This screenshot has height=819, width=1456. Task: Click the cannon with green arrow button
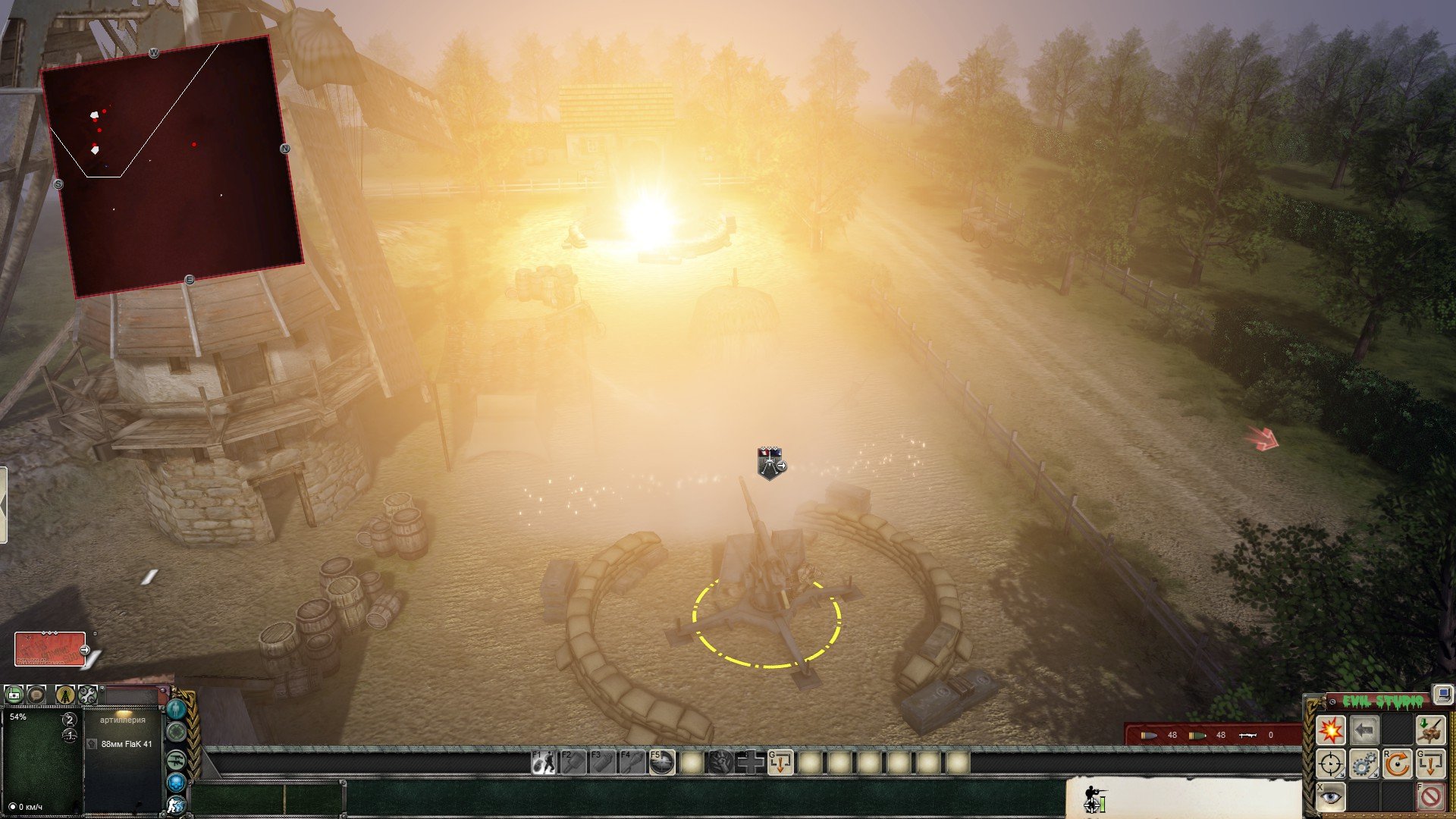pos(1430,730)
